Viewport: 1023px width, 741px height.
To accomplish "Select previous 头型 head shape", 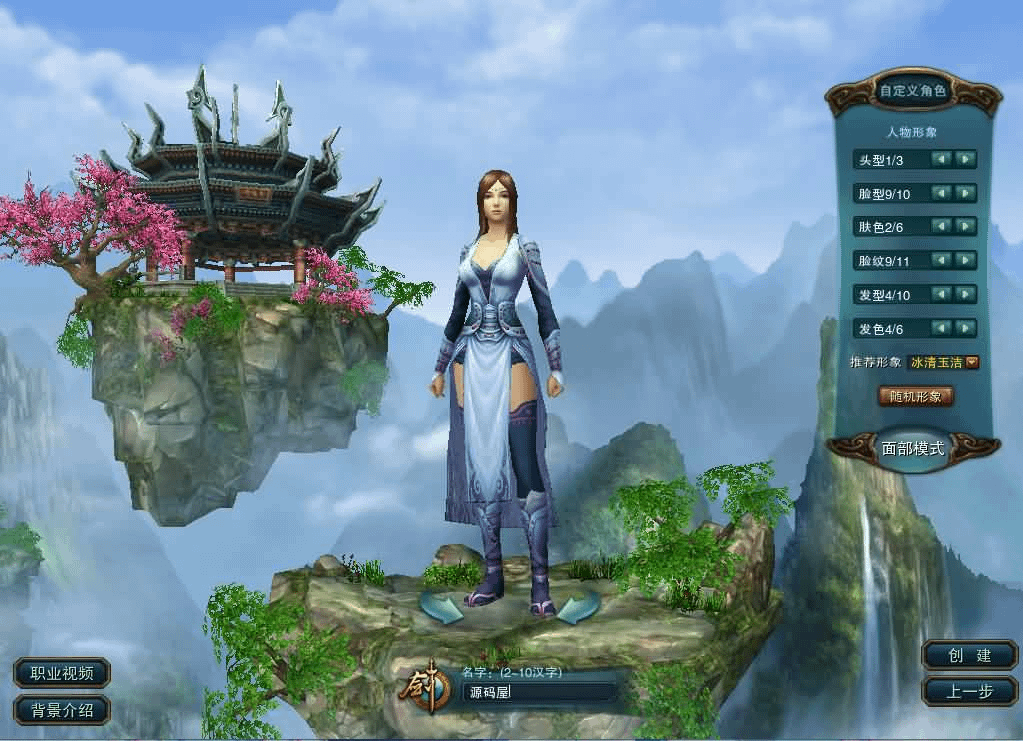I will point(941,159).
